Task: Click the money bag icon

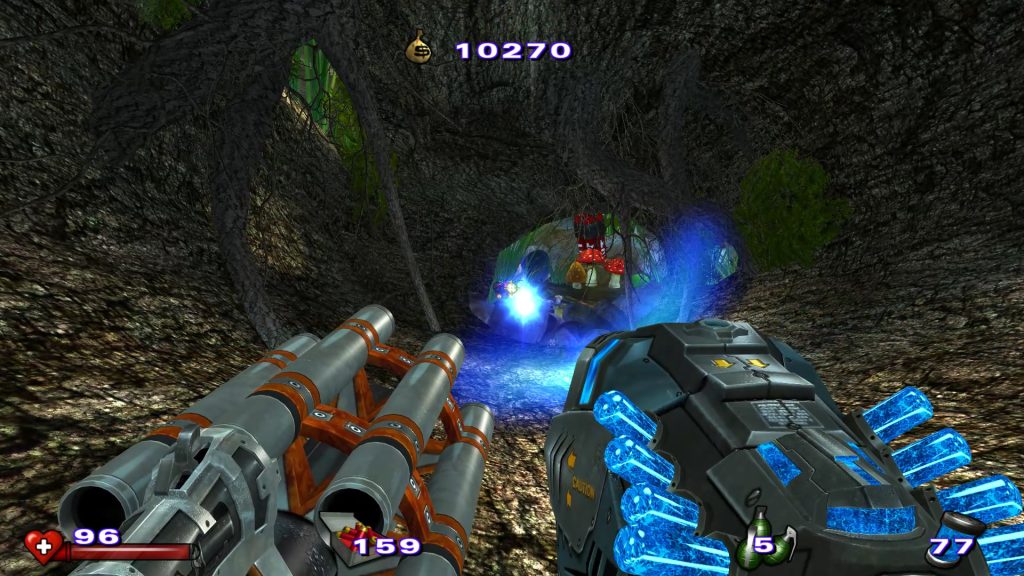Action: 418,49
